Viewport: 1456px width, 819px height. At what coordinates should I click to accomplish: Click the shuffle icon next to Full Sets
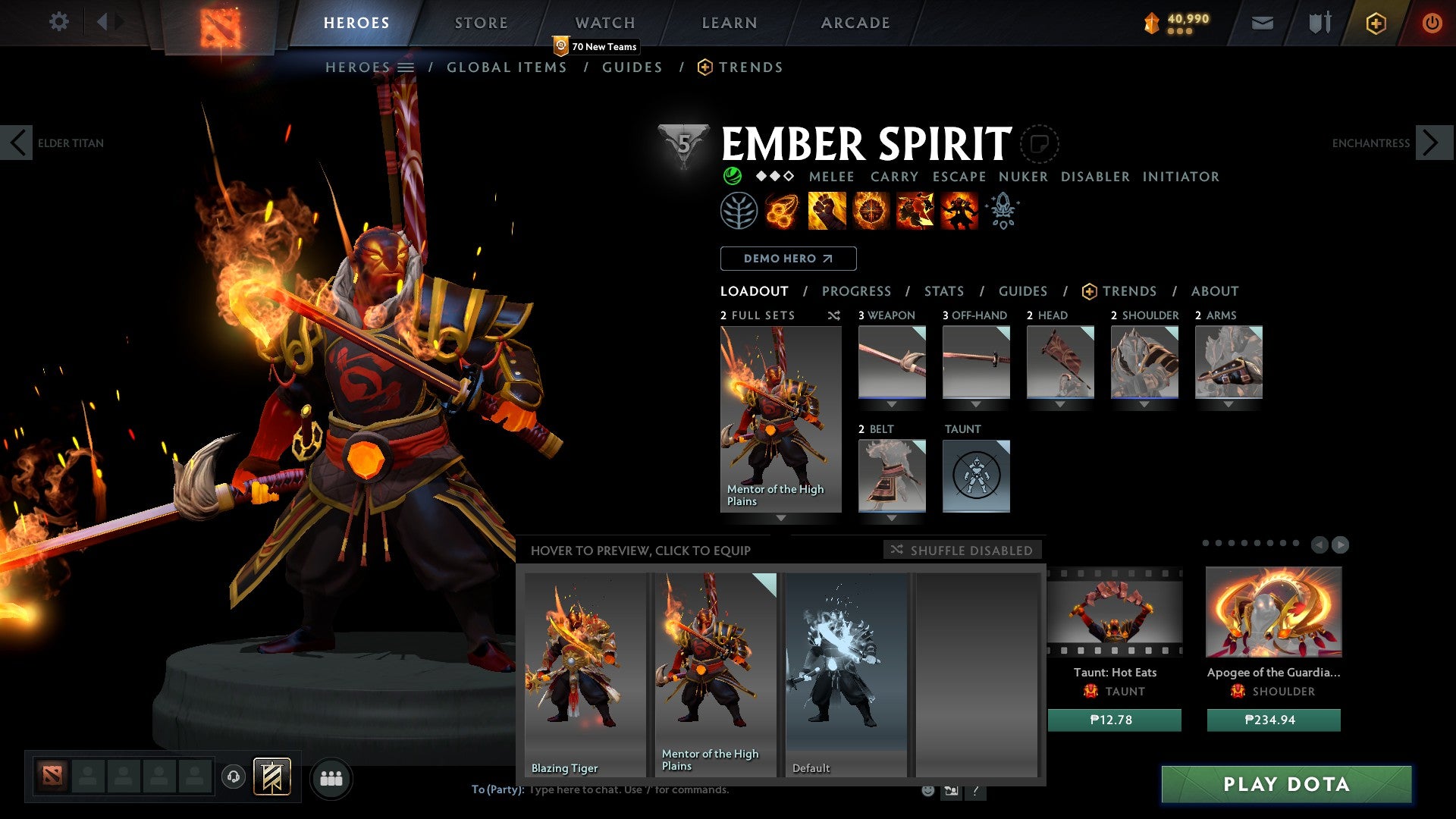click(834, 316)
